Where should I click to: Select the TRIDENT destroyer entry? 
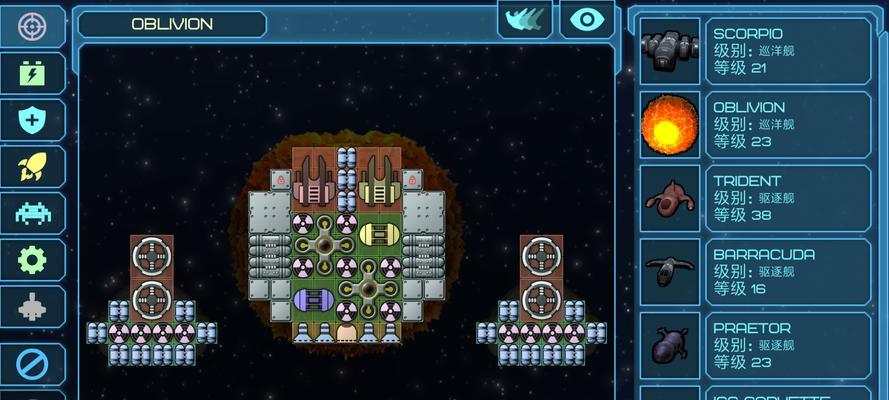tap(755, 198)
